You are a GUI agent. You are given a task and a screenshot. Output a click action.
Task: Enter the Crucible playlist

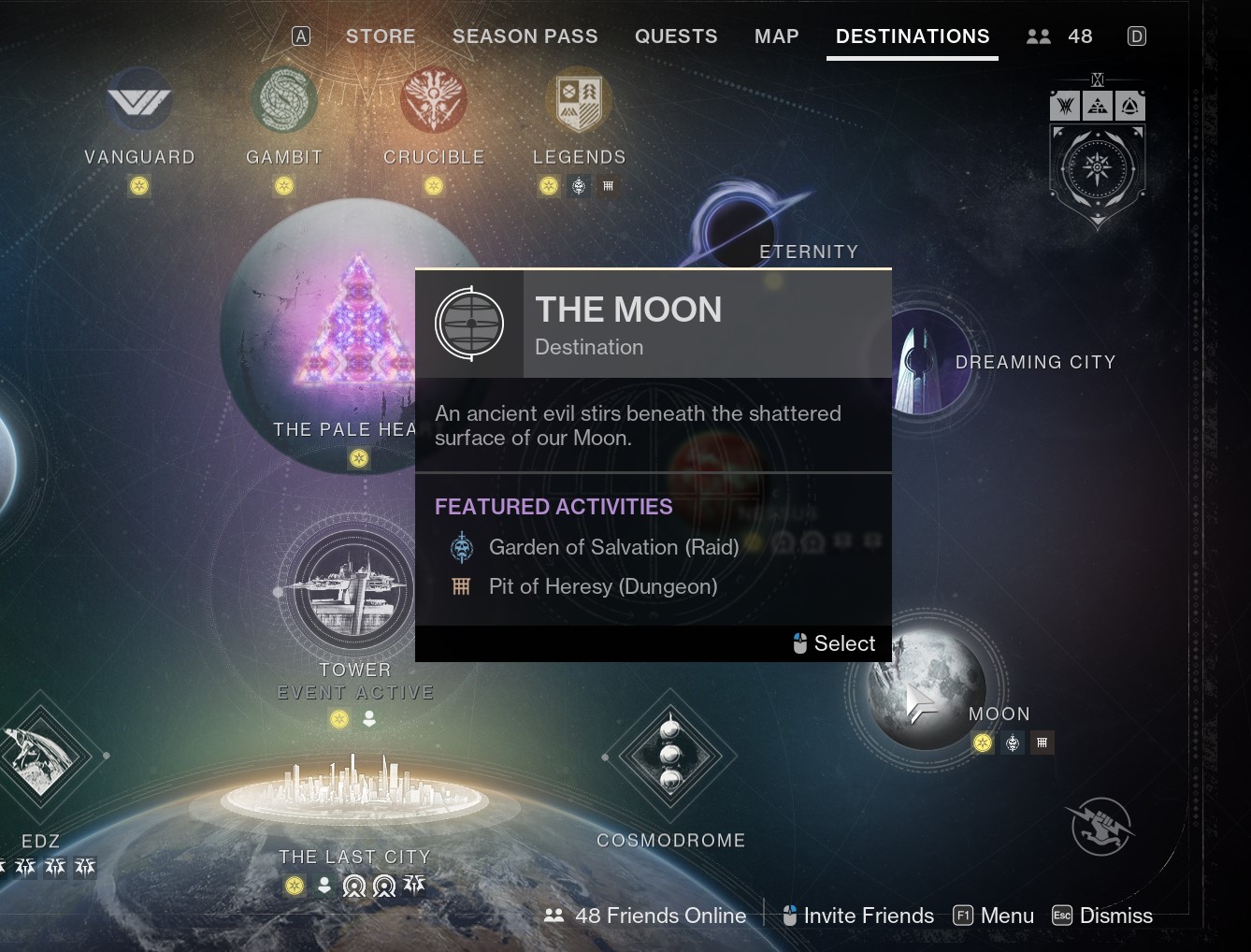[433, 101]
